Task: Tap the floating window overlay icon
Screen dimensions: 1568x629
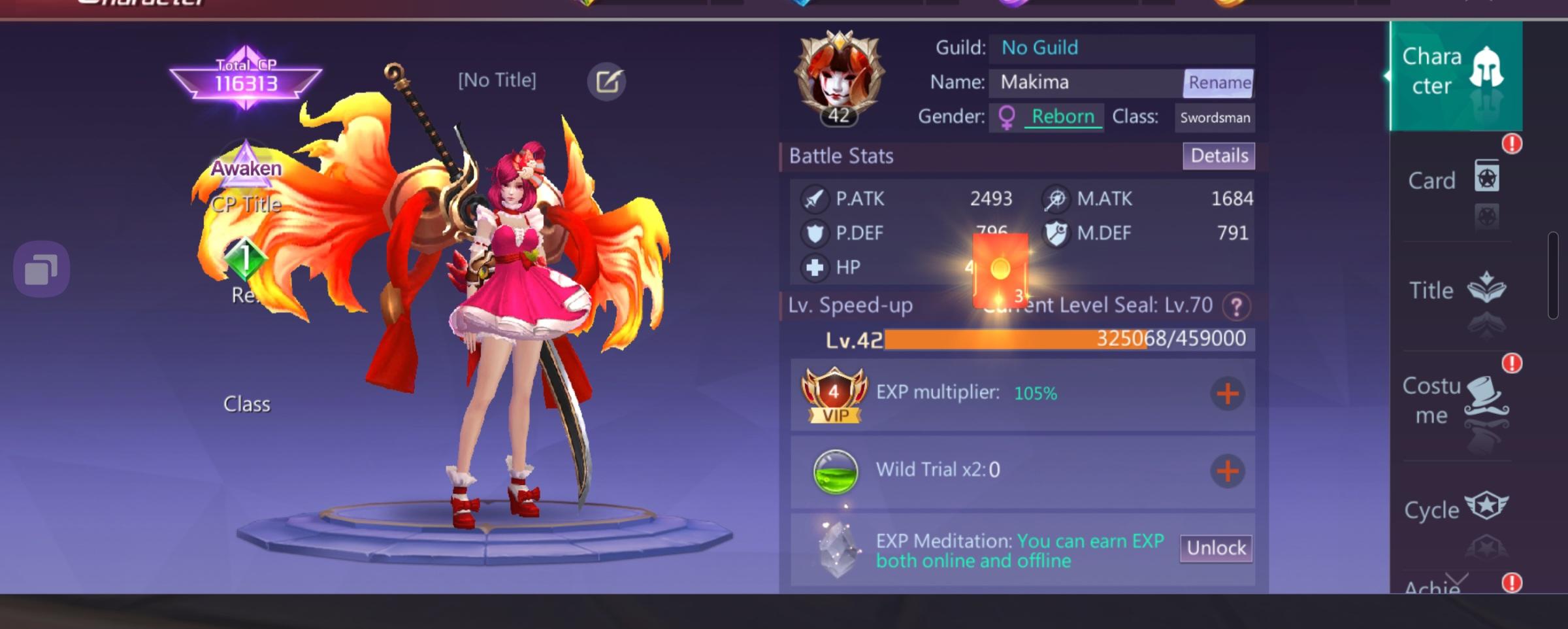Action: [42, 267]
